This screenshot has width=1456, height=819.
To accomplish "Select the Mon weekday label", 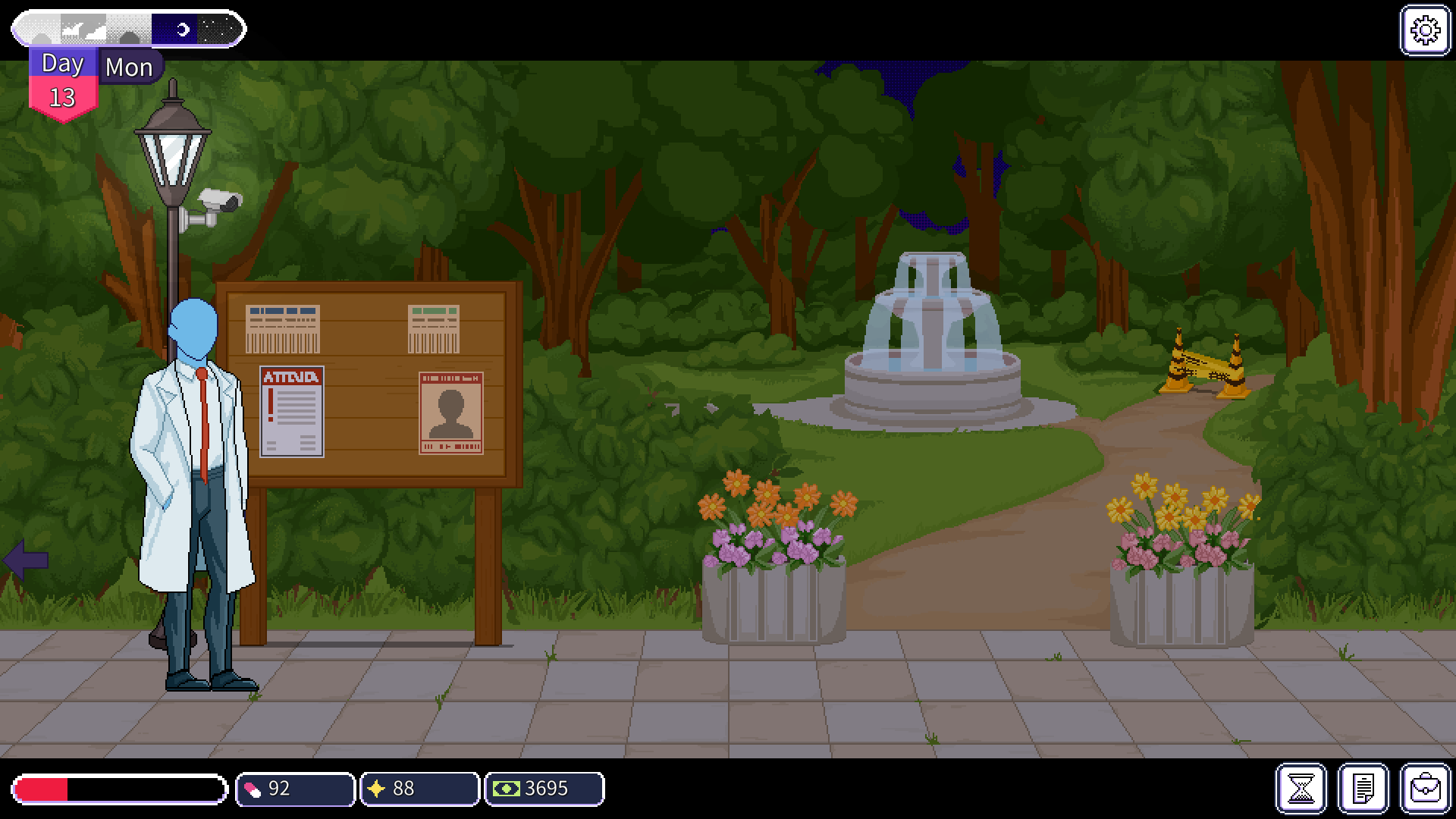I will tap(129, 67).
